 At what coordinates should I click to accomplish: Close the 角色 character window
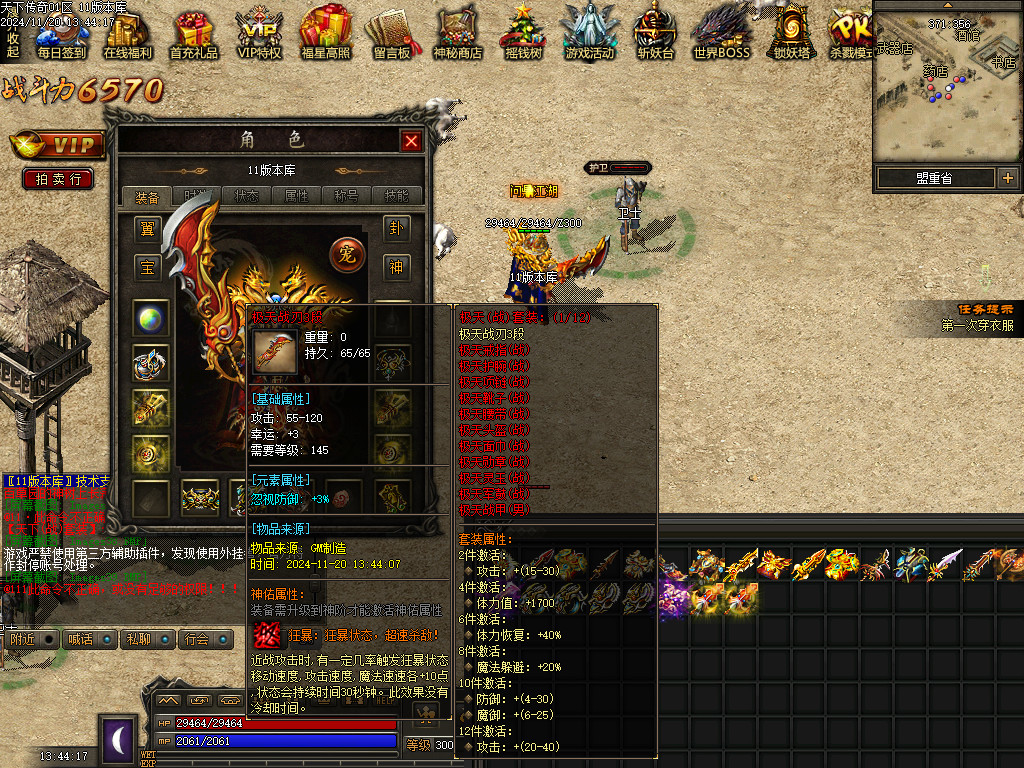(411, 141)
